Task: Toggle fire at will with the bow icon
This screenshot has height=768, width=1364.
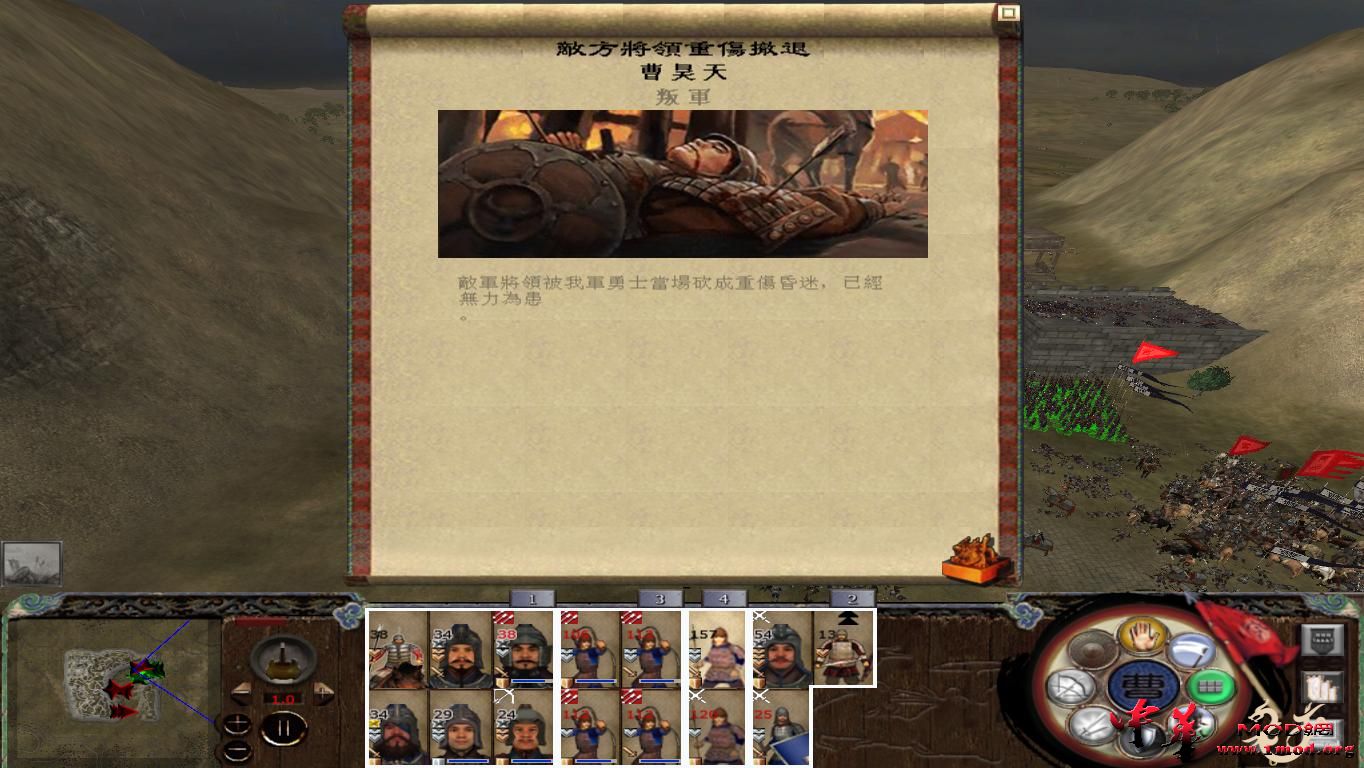Action: [x=1072, y=685]
